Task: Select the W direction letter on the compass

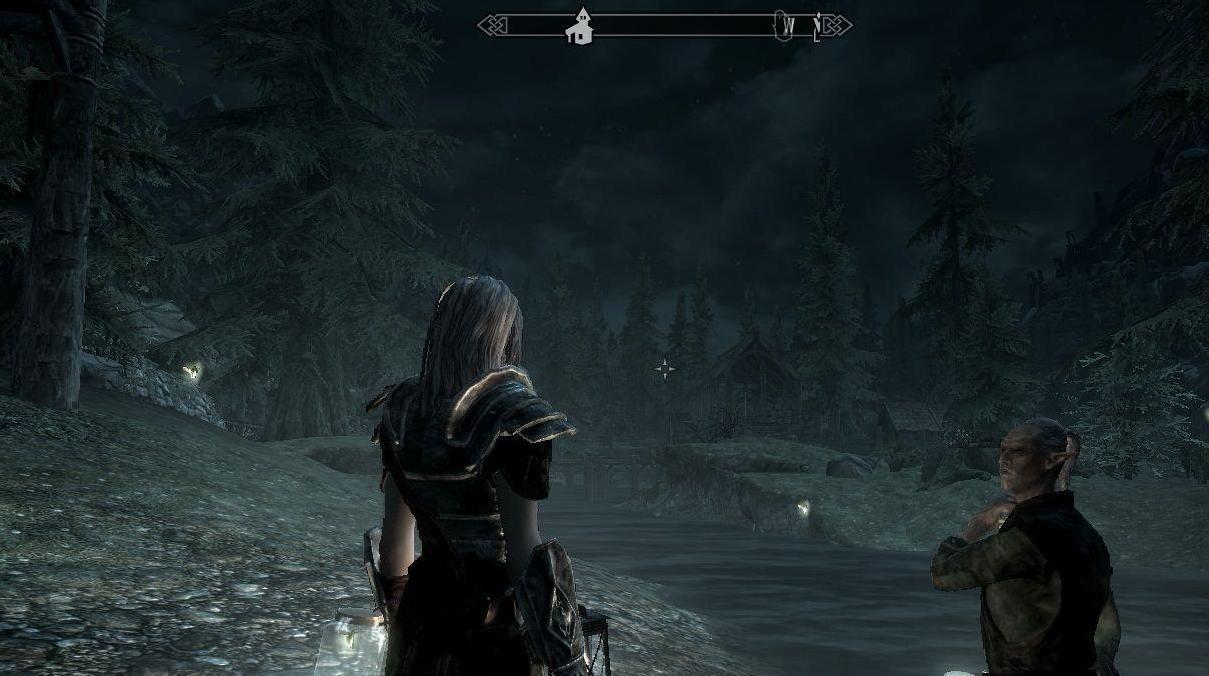Action: pos(790,26)
